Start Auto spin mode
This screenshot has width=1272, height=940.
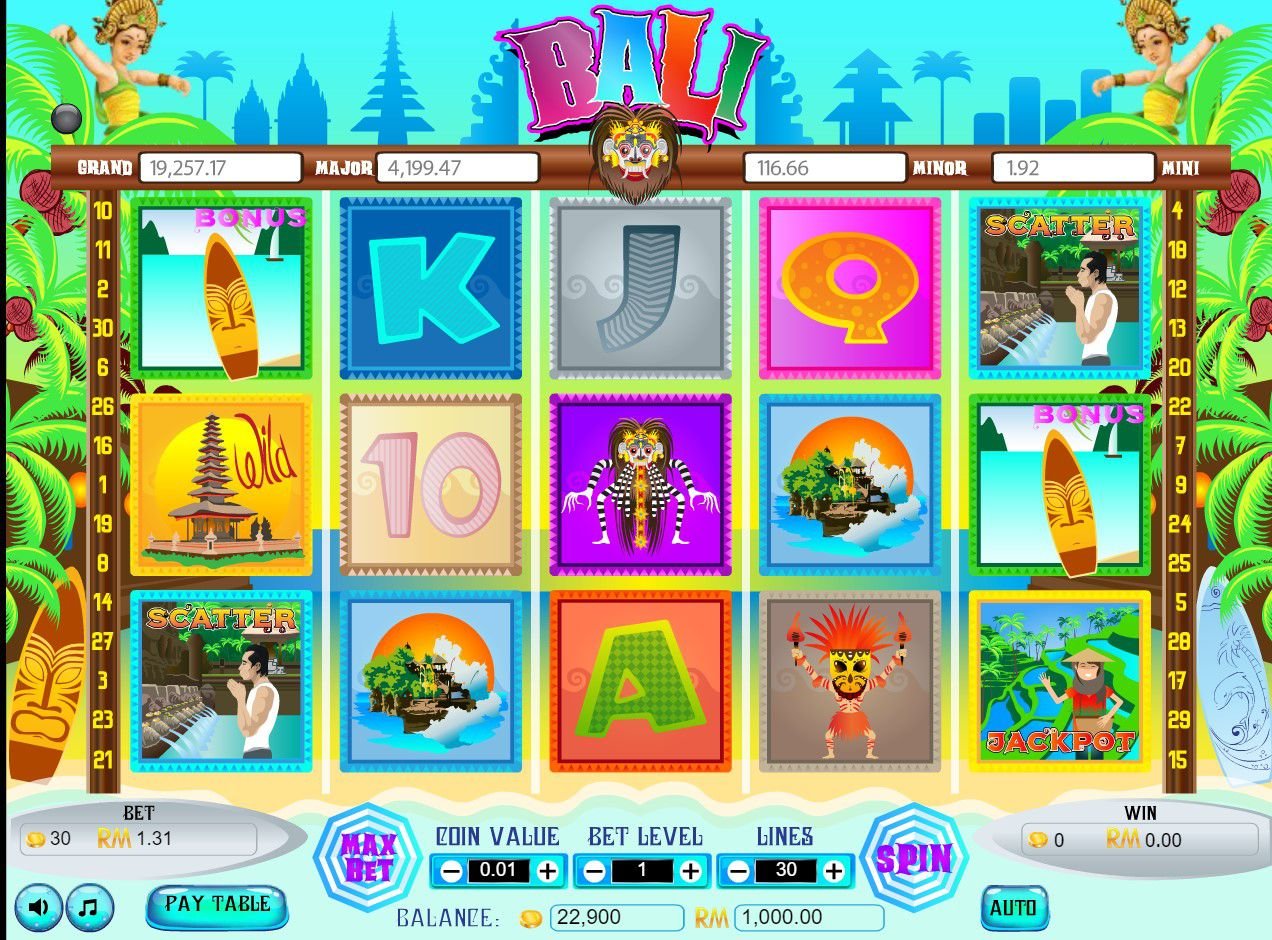click(1014, 908)
